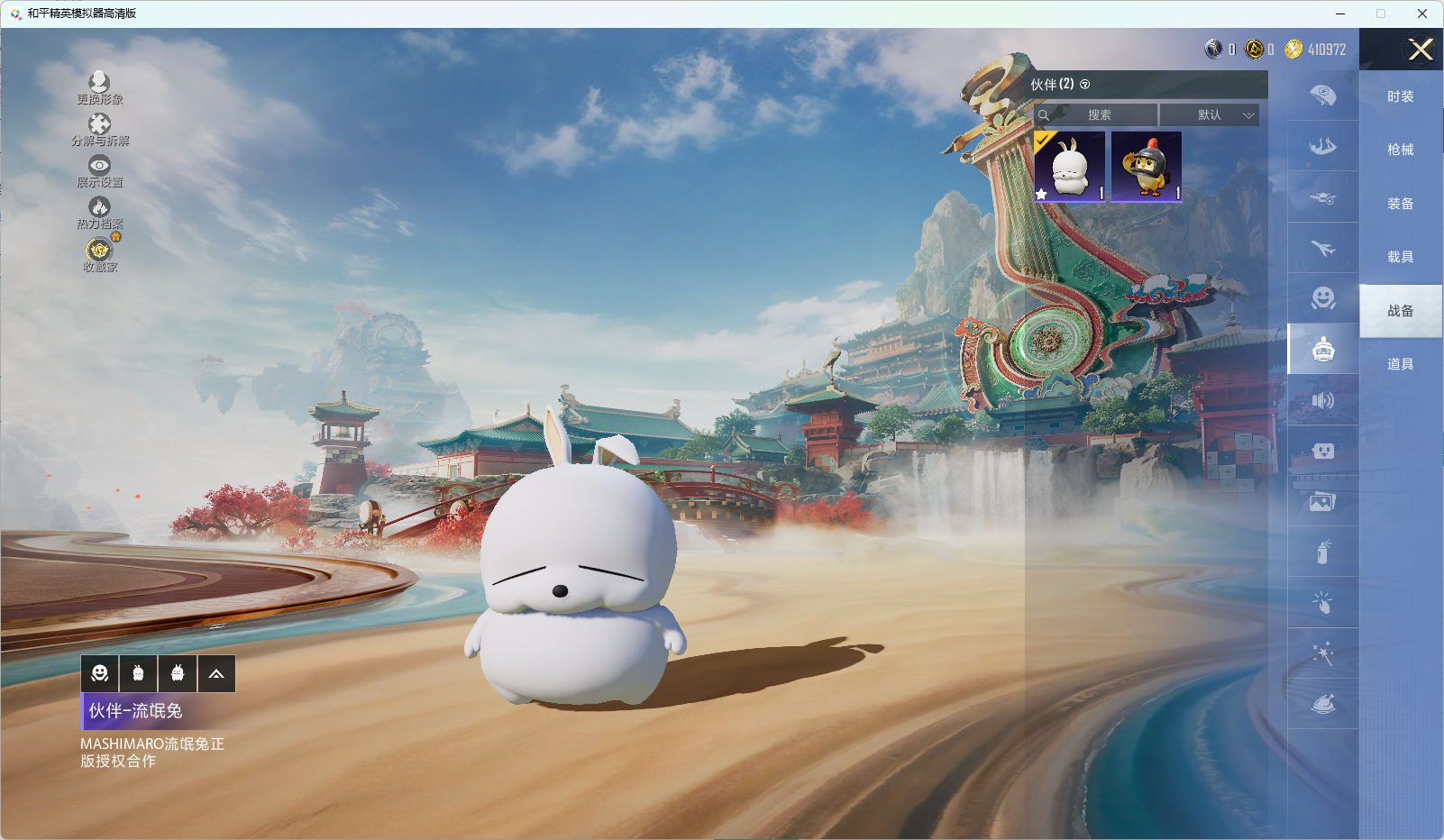The image size is (1444, 840).
Task: Open the speaker sound category
Action: 1322,400
